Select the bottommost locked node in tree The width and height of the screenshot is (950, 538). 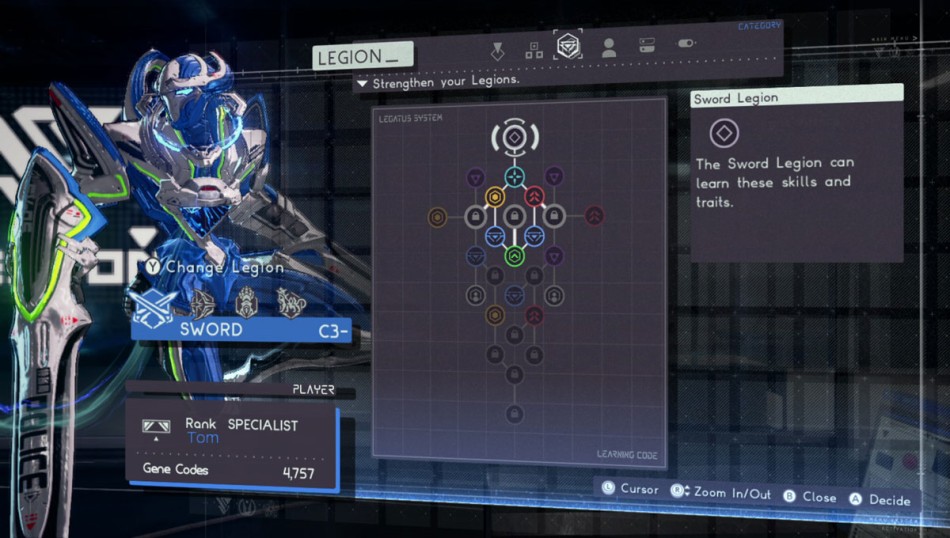[514, 414]
